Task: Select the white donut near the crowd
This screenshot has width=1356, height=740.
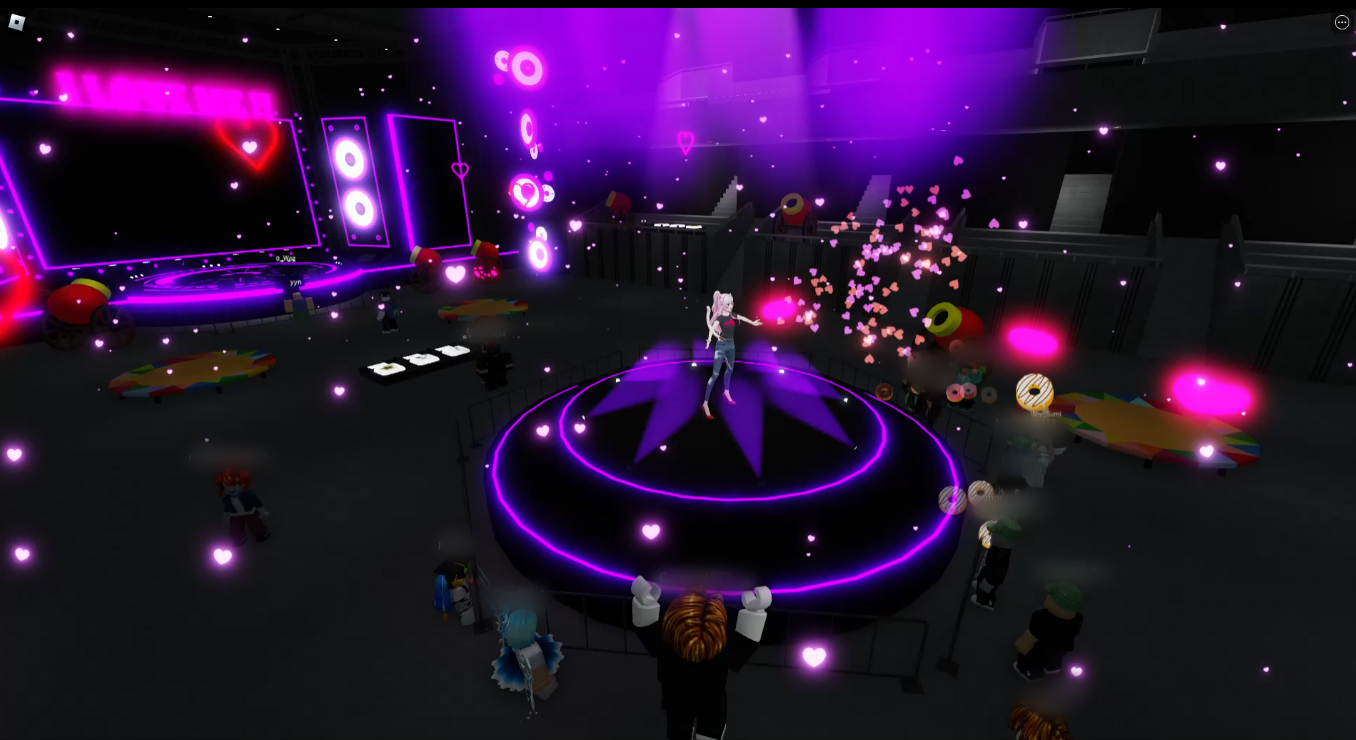Action: (1034, 390)
